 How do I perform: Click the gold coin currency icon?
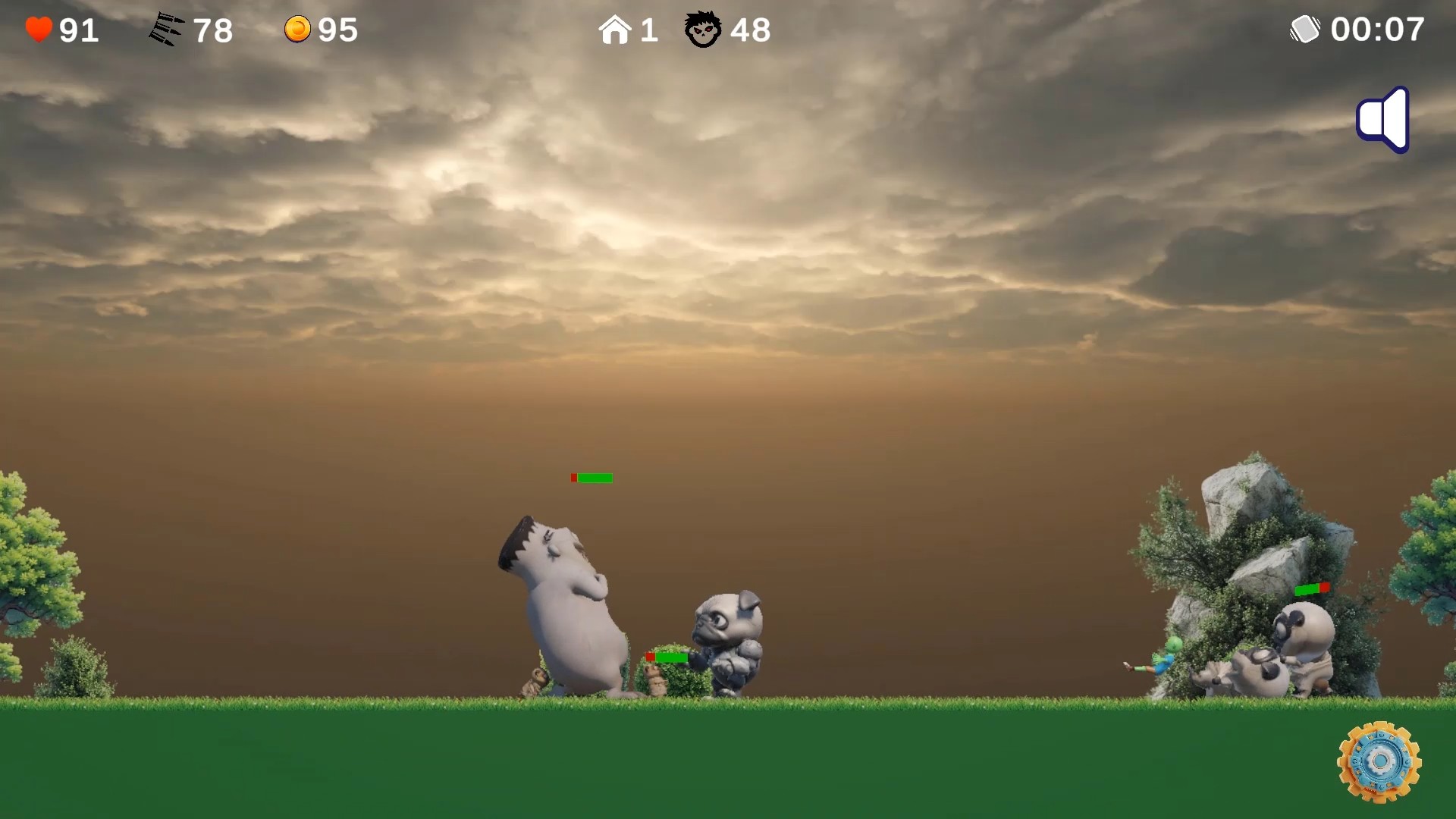tap(298, 29)
